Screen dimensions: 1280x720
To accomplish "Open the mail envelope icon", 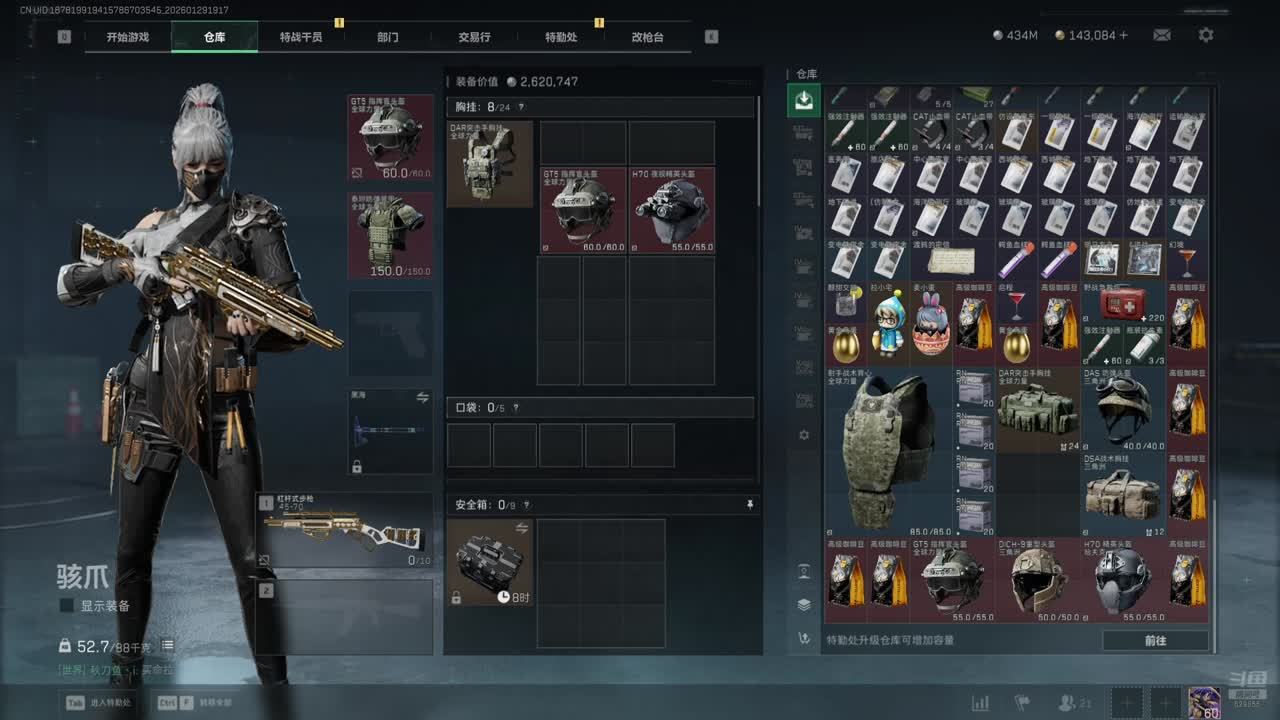I will 1162,35.
